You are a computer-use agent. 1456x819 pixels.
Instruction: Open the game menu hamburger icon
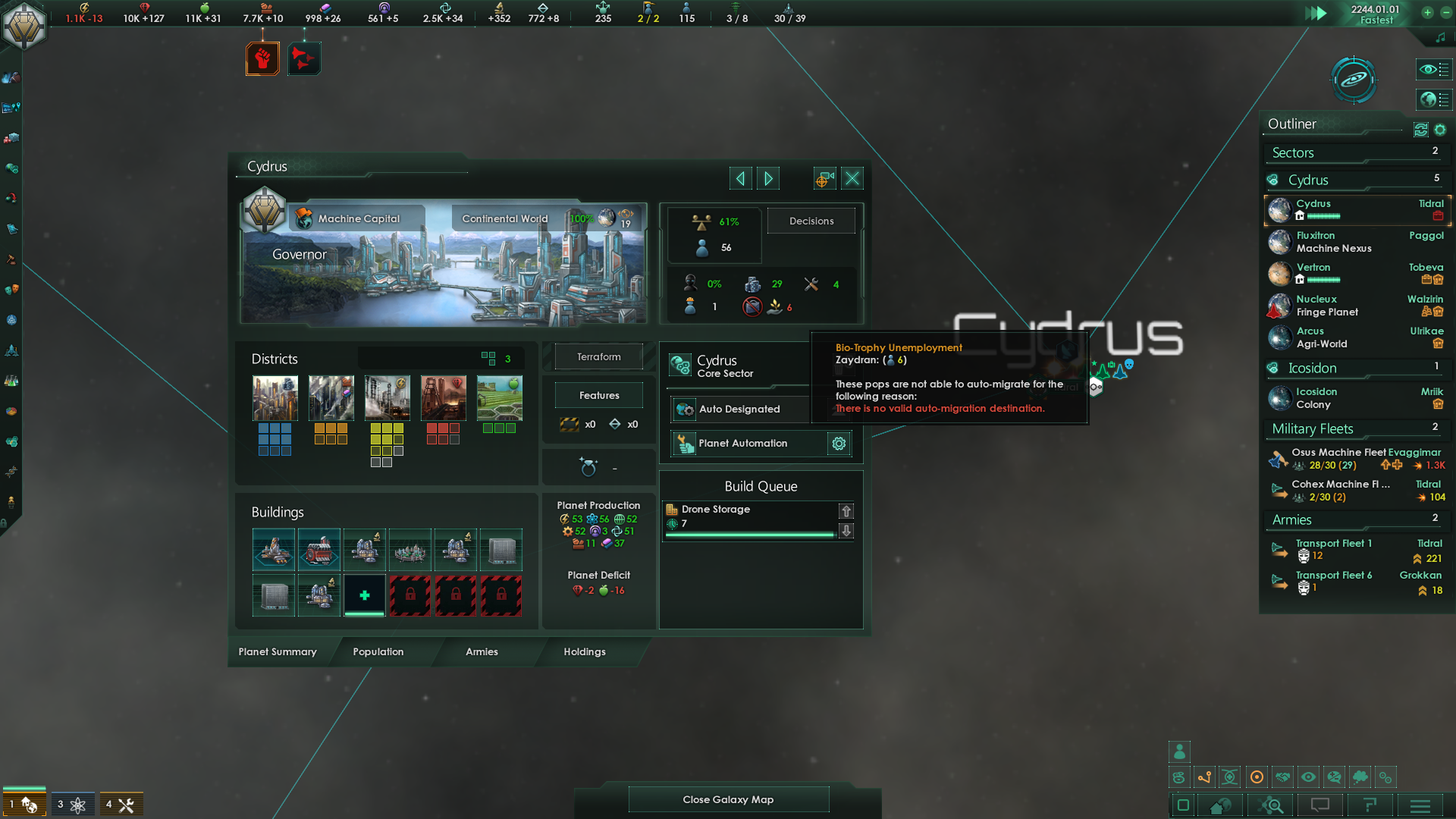(x=1420, y=805)
